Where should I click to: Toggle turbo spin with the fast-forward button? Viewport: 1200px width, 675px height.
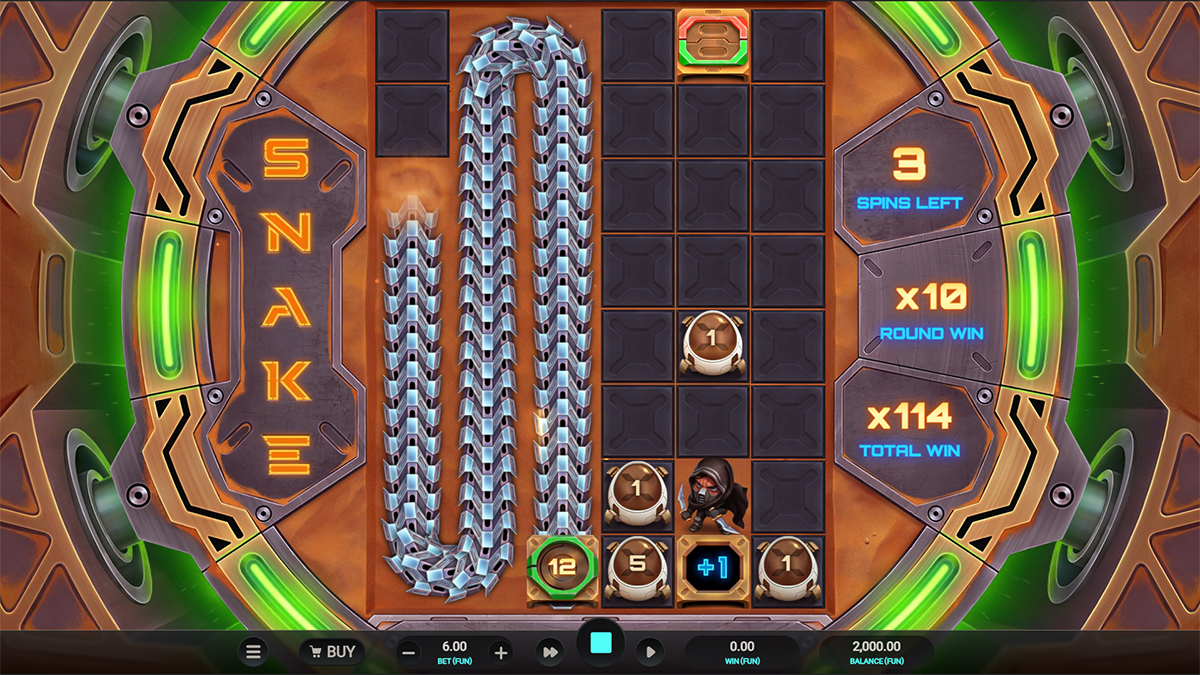(x=550, y=652)
